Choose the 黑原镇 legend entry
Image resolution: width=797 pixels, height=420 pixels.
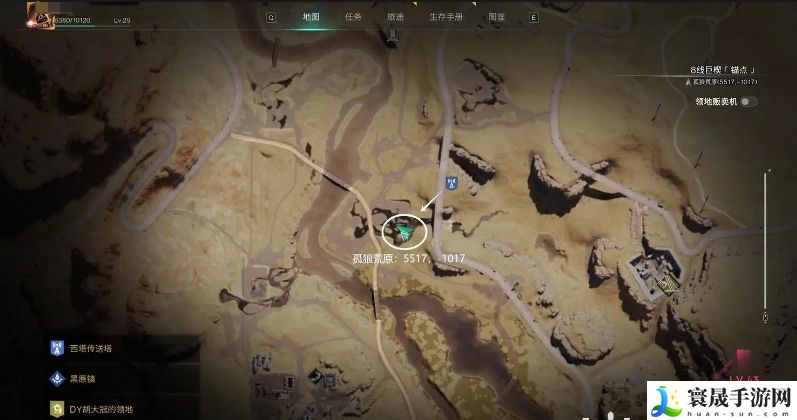point(84,380)
